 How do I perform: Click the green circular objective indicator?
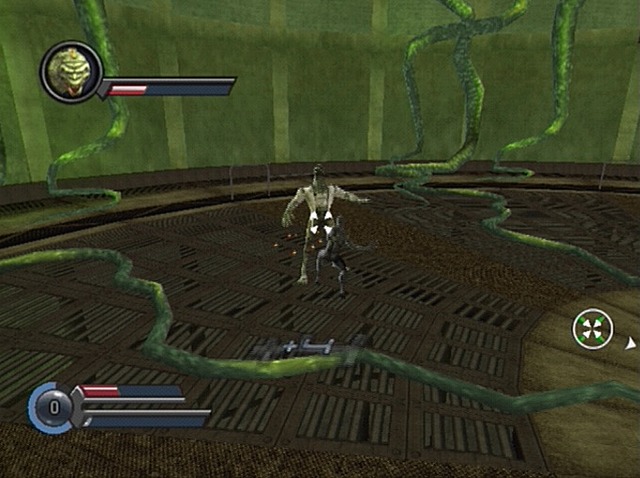click(x=592, y=329)
